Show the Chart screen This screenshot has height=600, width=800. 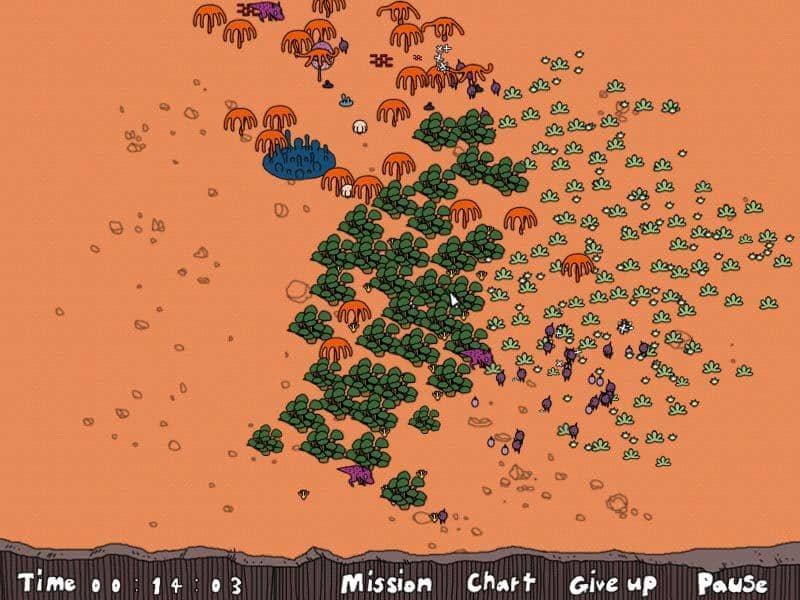tap(501, 582)
